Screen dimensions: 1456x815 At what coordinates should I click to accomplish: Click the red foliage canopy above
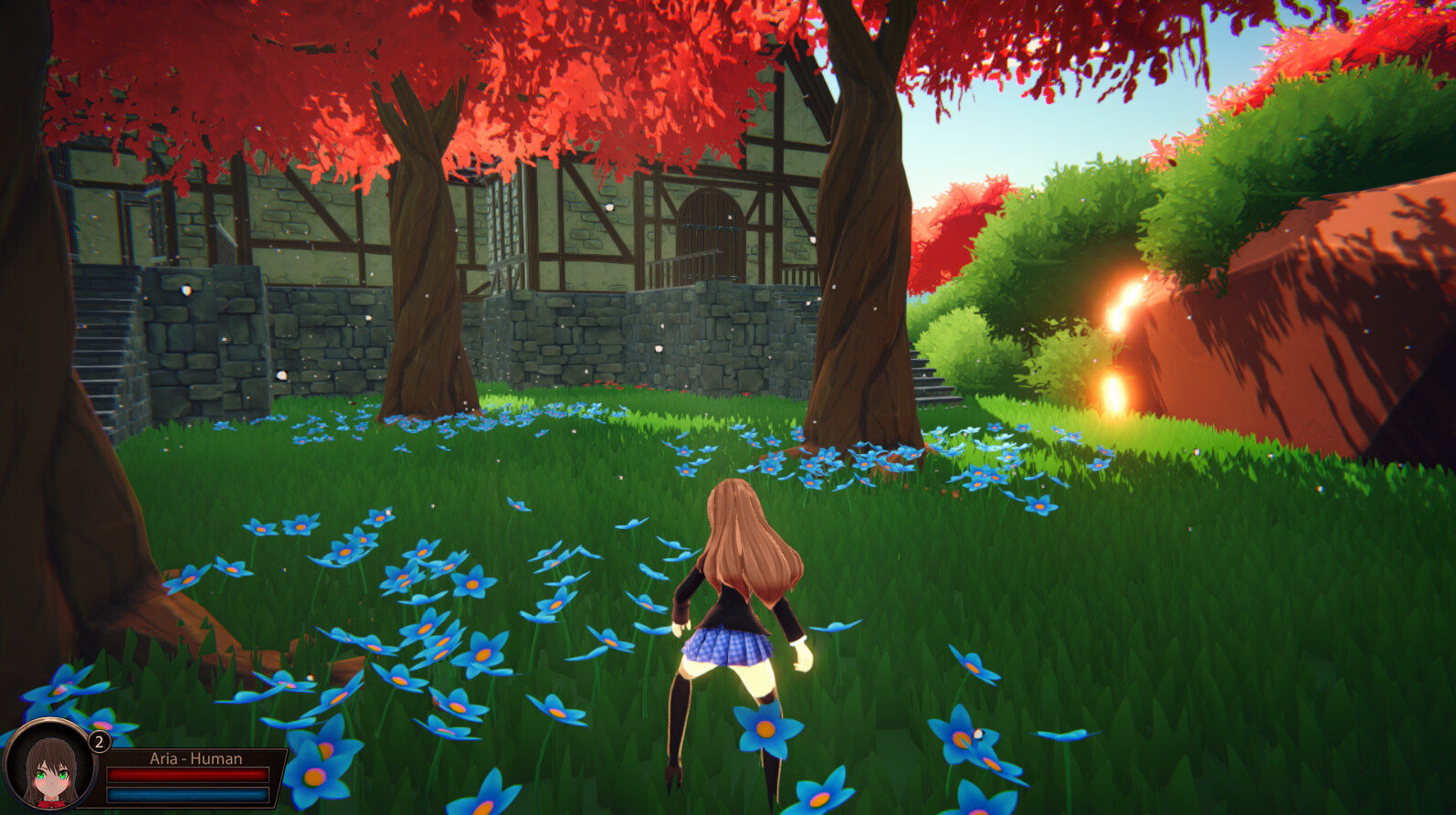(594, 55)
